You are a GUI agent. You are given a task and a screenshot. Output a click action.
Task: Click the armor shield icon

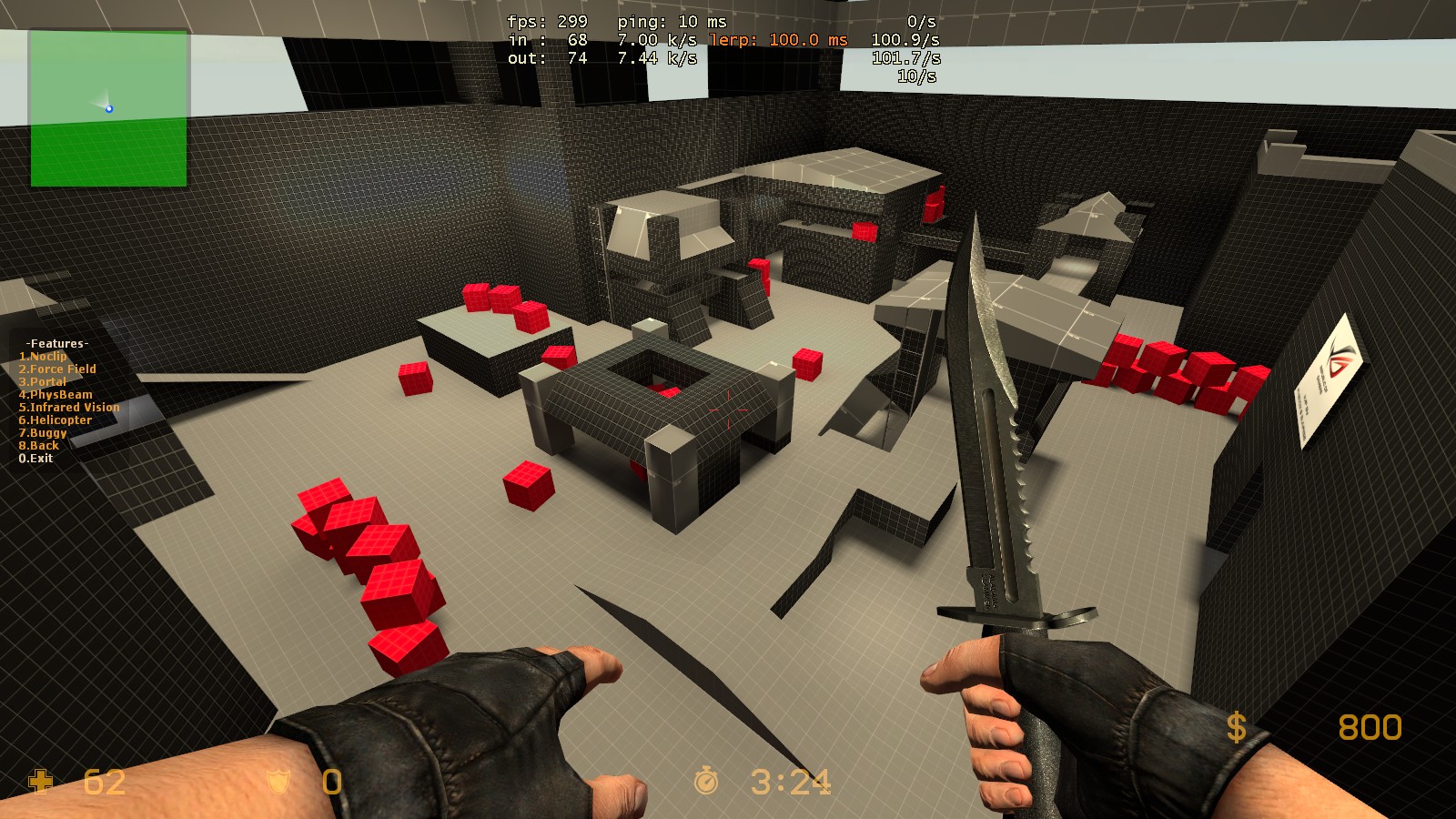278,783
